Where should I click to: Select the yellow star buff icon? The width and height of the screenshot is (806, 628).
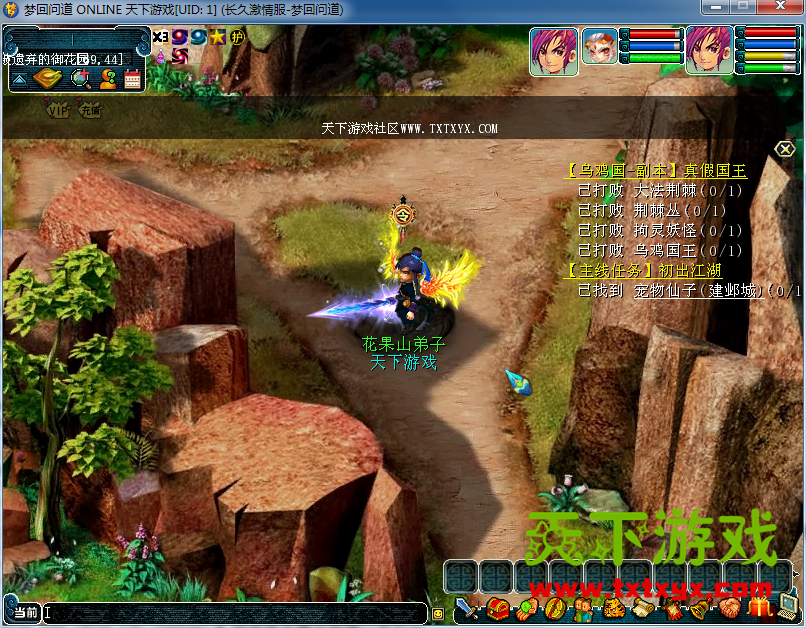(x=217, y=37)
